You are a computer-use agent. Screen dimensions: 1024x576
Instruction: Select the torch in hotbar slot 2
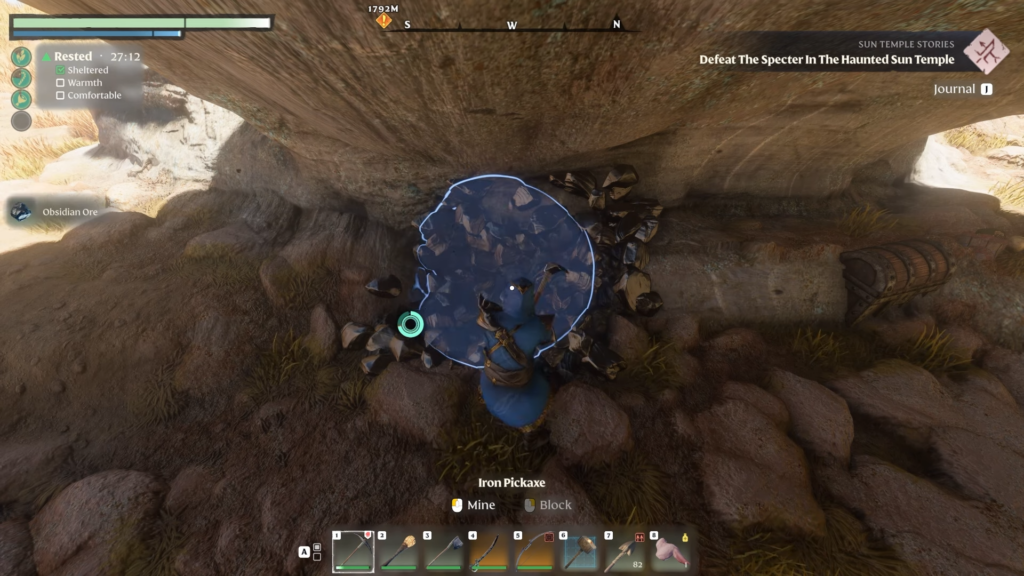398,551
